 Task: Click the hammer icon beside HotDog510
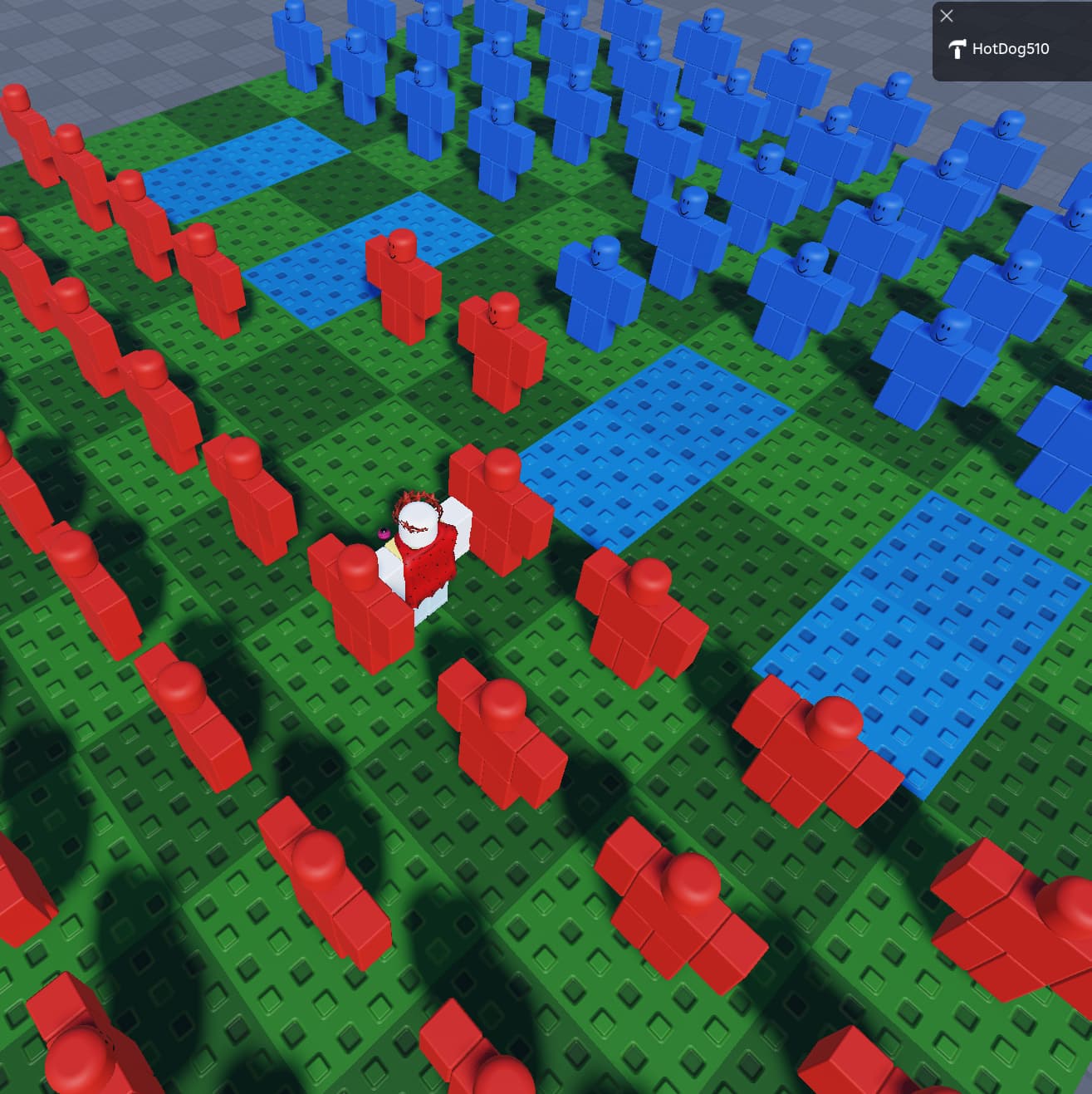tap(957, 48)
